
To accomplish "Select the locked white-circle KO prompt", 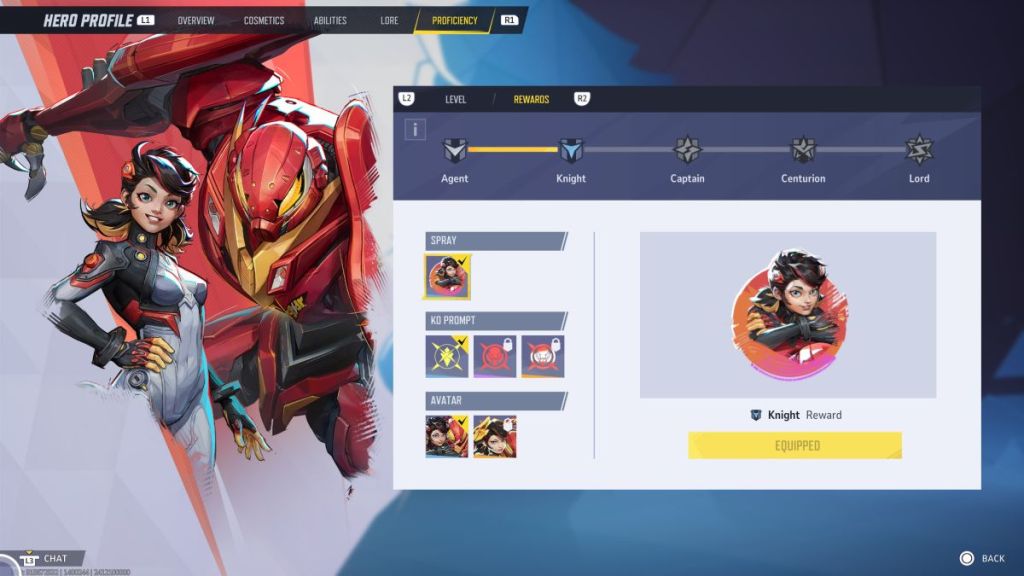I will 543,356.
